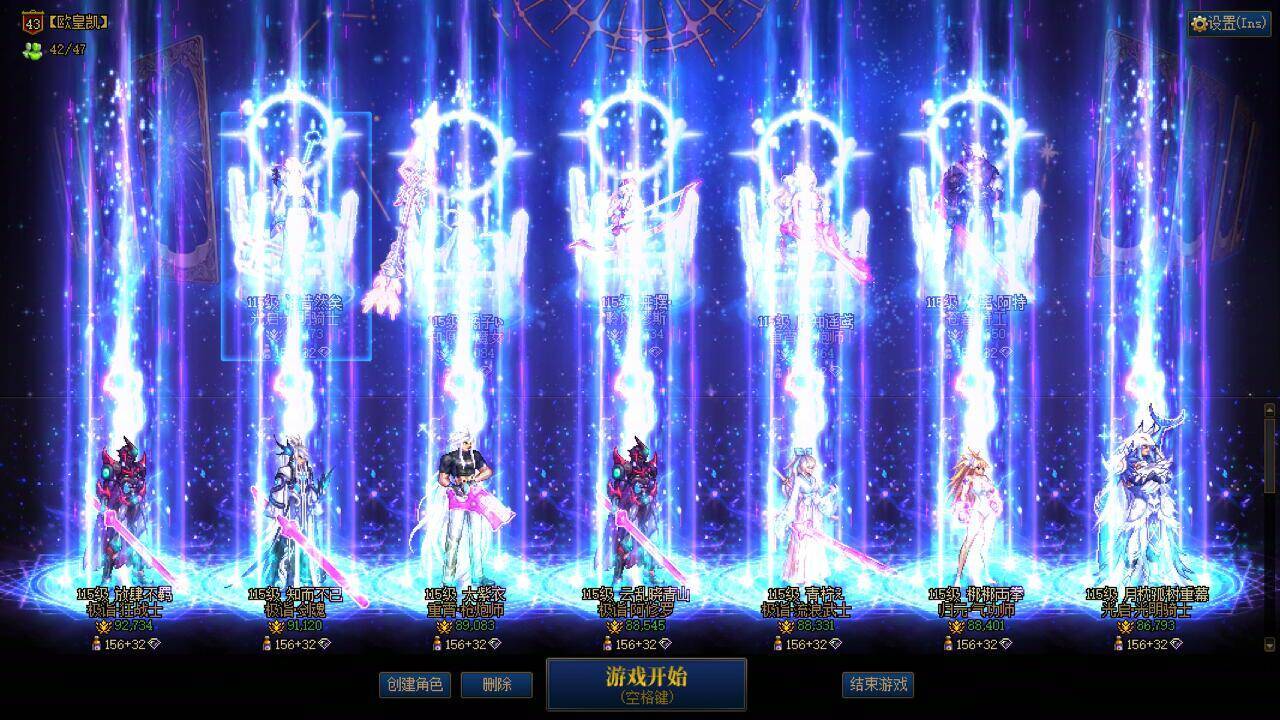The image size is (1280, 720).
Task: Click the 删除 delete button
Action: [x=497, y=685]
